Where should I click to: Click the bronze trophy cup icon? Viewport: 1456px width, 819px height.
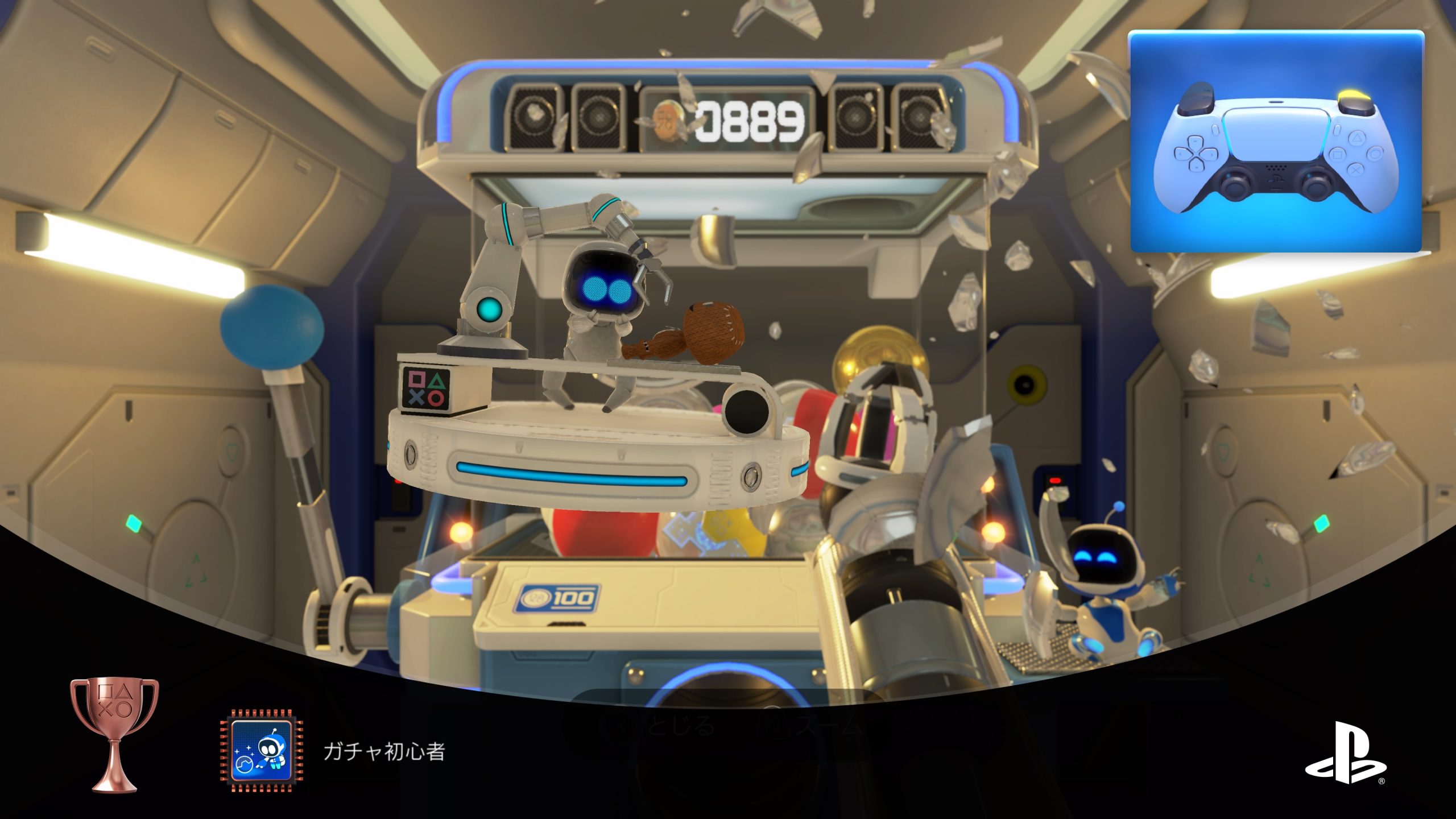coord(114,734)
